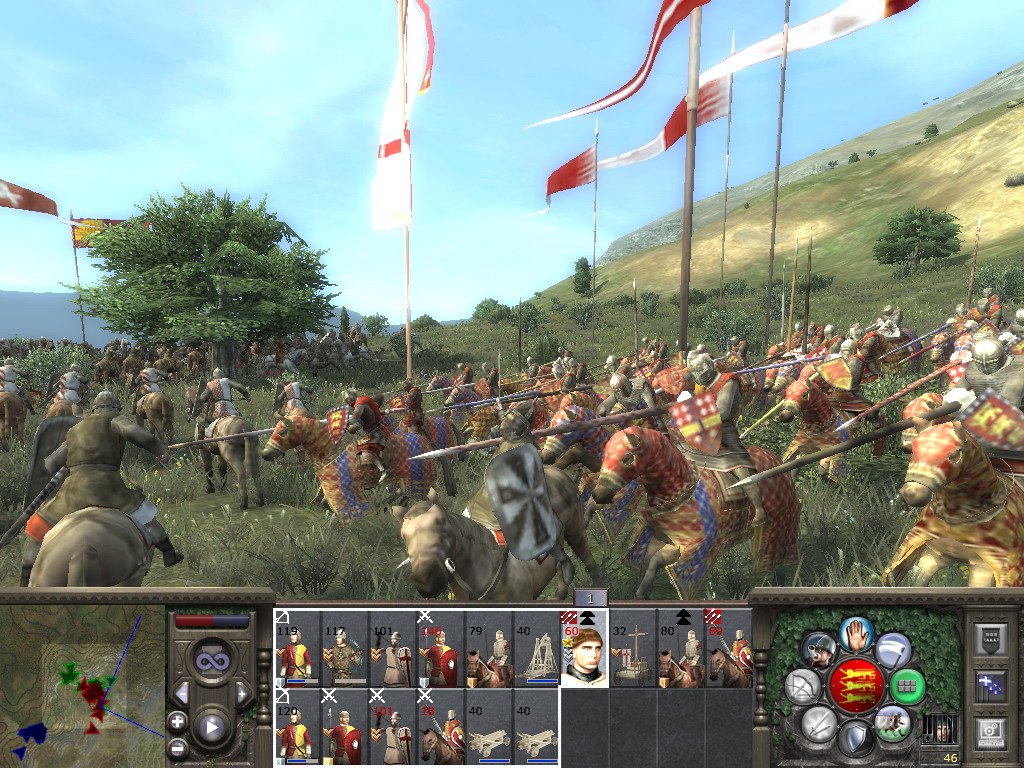
Task: Click the withdraw white flag button
Action: point(893,648)
